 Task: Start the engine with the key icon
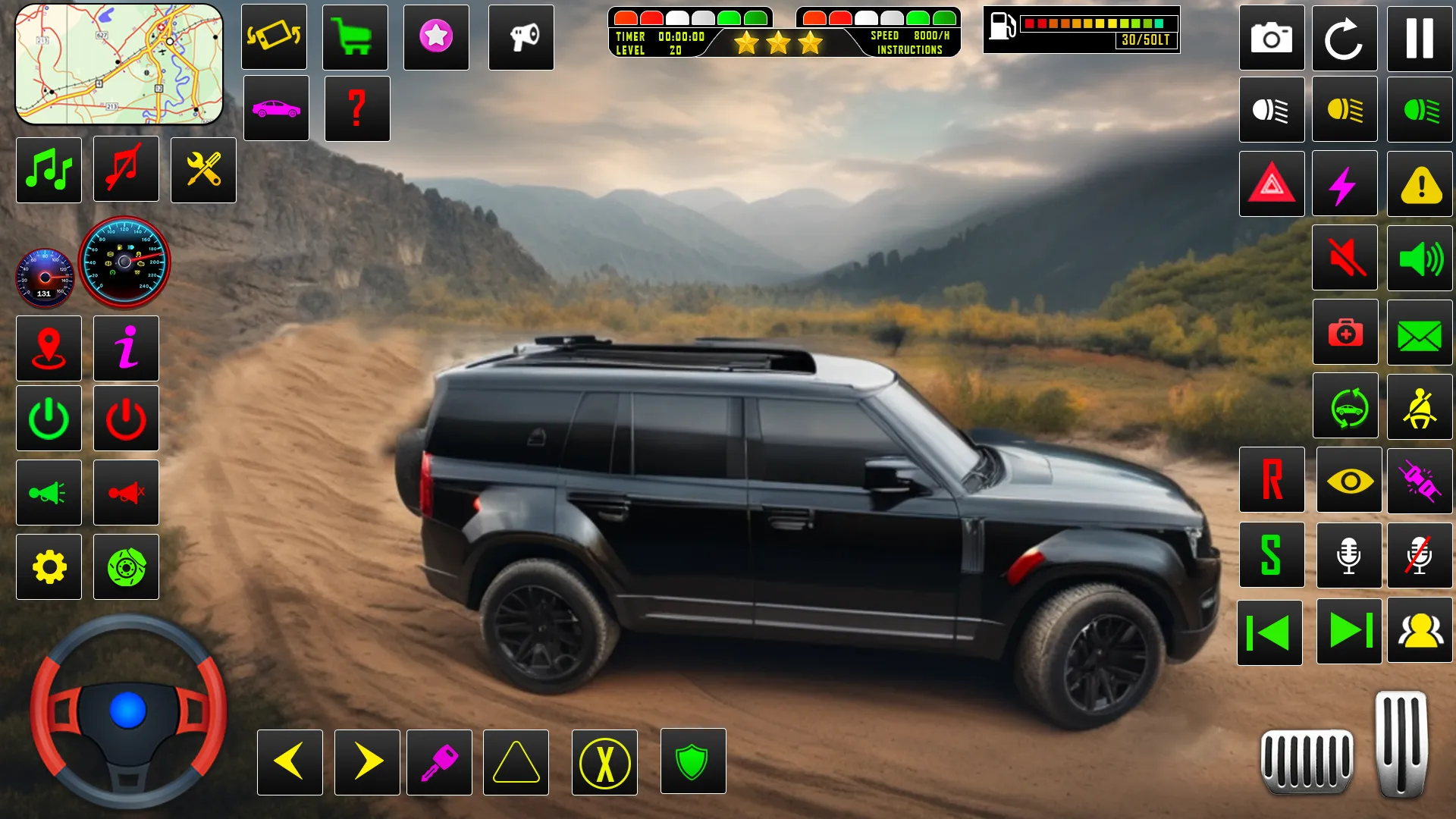tap(440, 762)
